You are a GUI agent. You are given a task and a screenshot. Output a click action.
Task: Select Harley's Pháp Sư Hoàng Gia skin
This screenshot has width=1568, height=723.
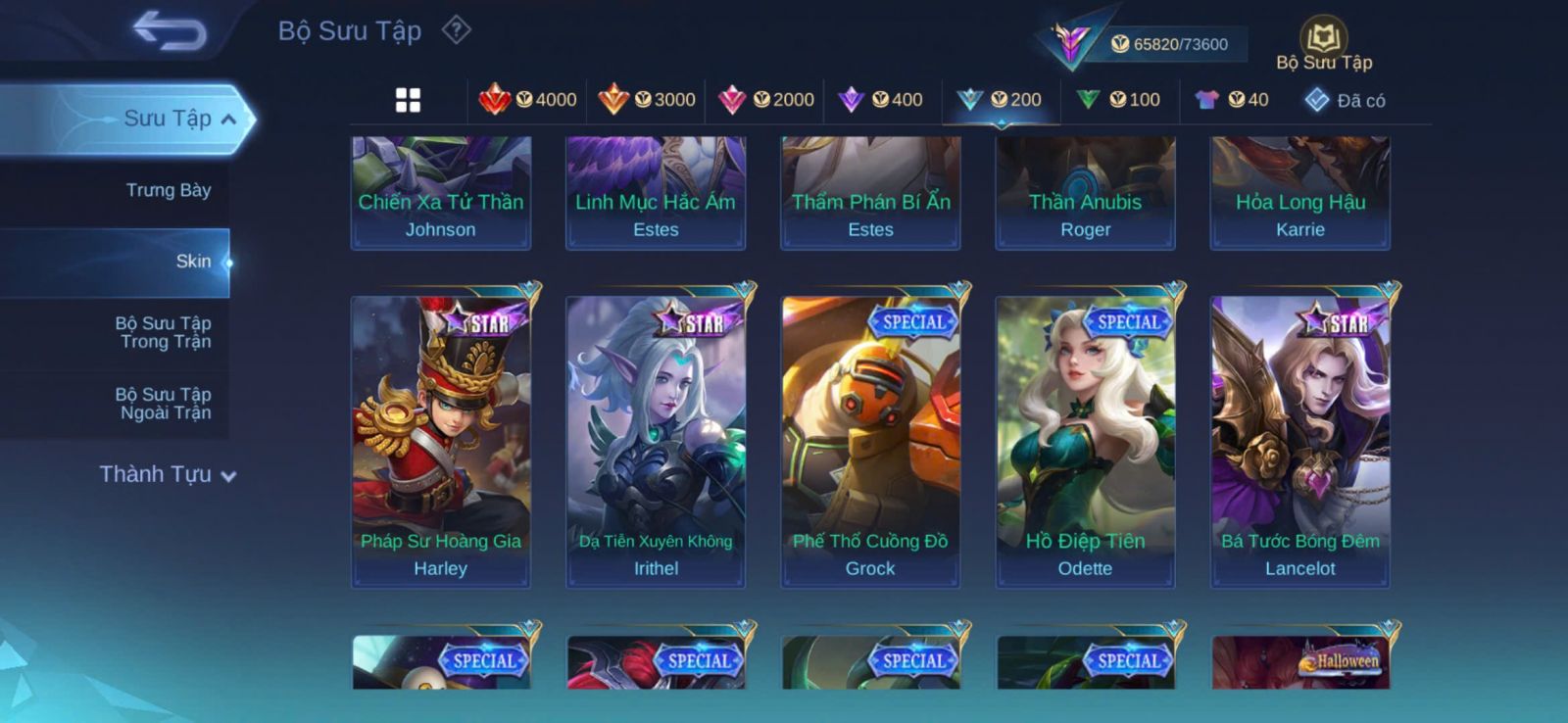click(x=441, y=441)
